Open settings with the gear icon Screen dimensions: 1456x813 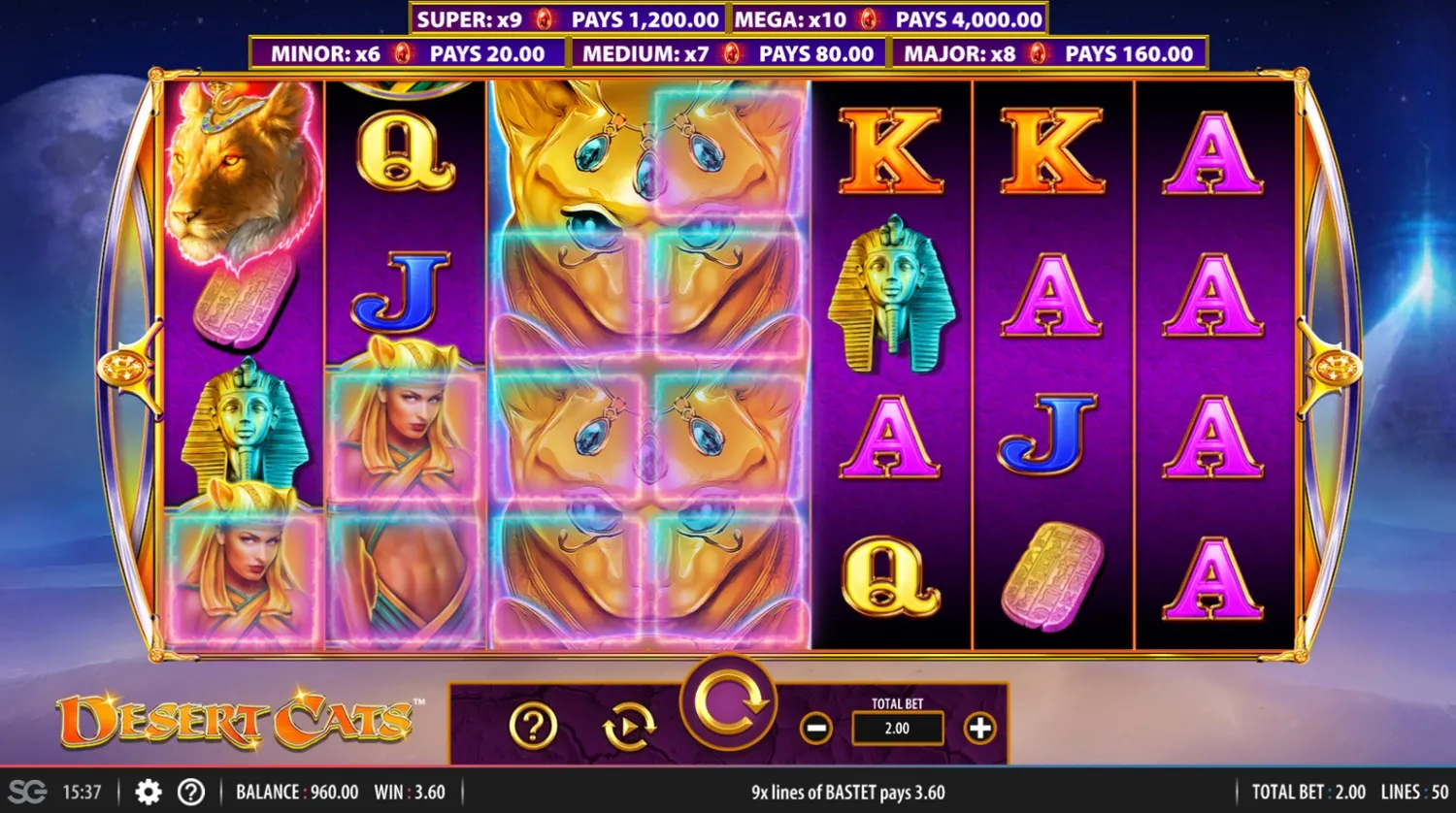(x=147, y=792)
